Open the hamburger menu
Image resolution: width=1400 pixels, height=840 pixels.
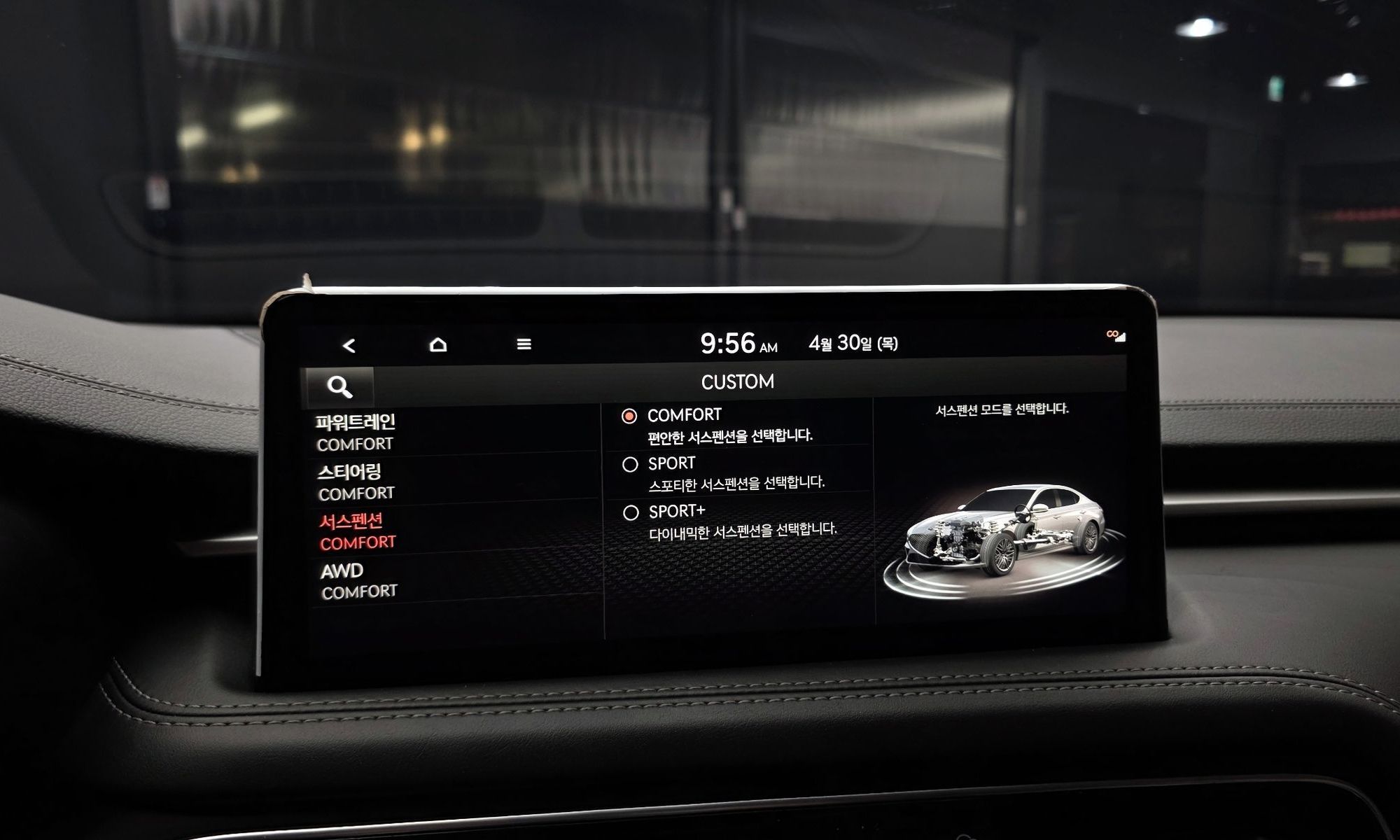[524, 344]
